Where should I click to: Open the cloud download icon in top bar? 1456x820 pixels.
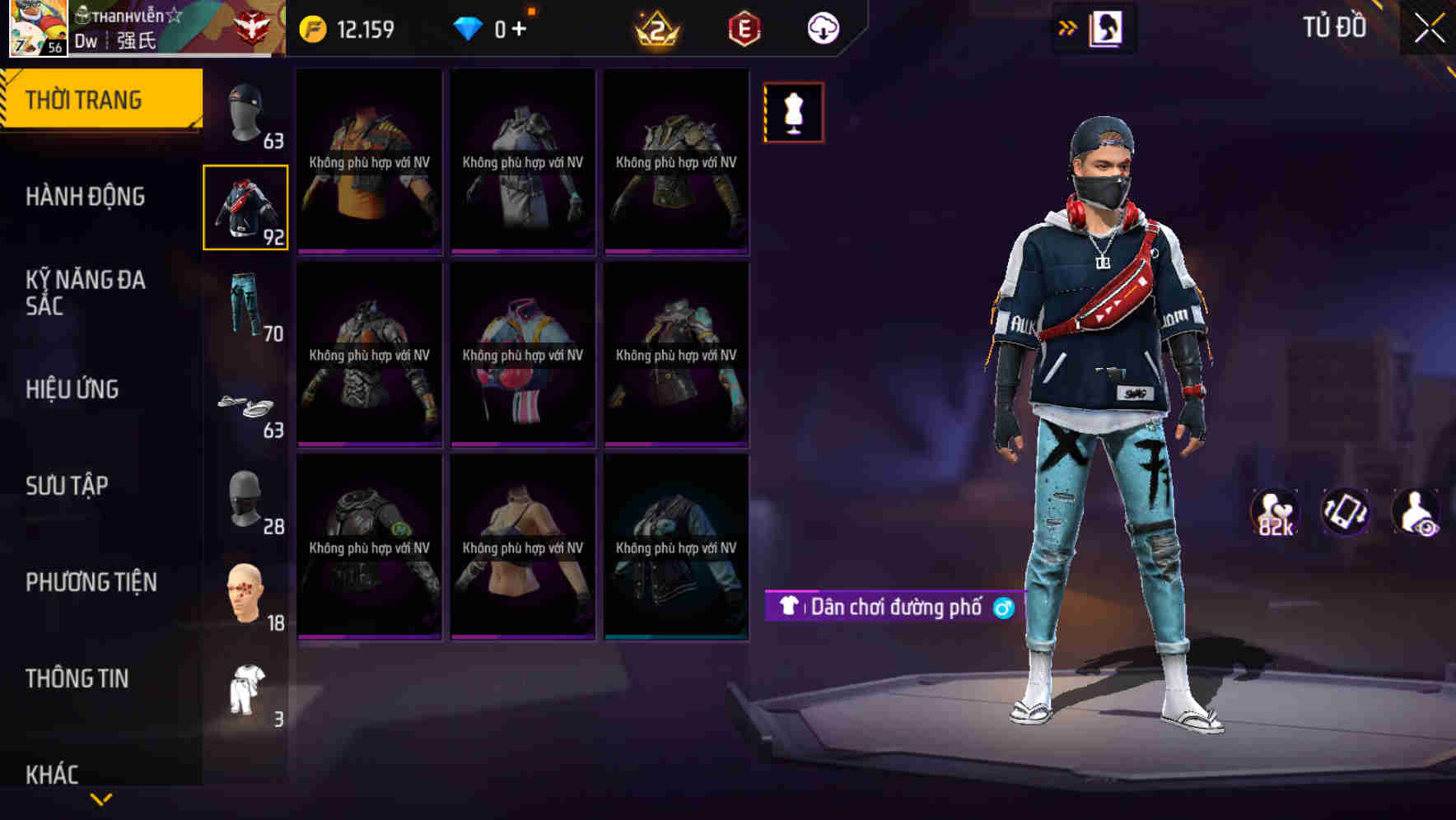[x=822, y=27]
